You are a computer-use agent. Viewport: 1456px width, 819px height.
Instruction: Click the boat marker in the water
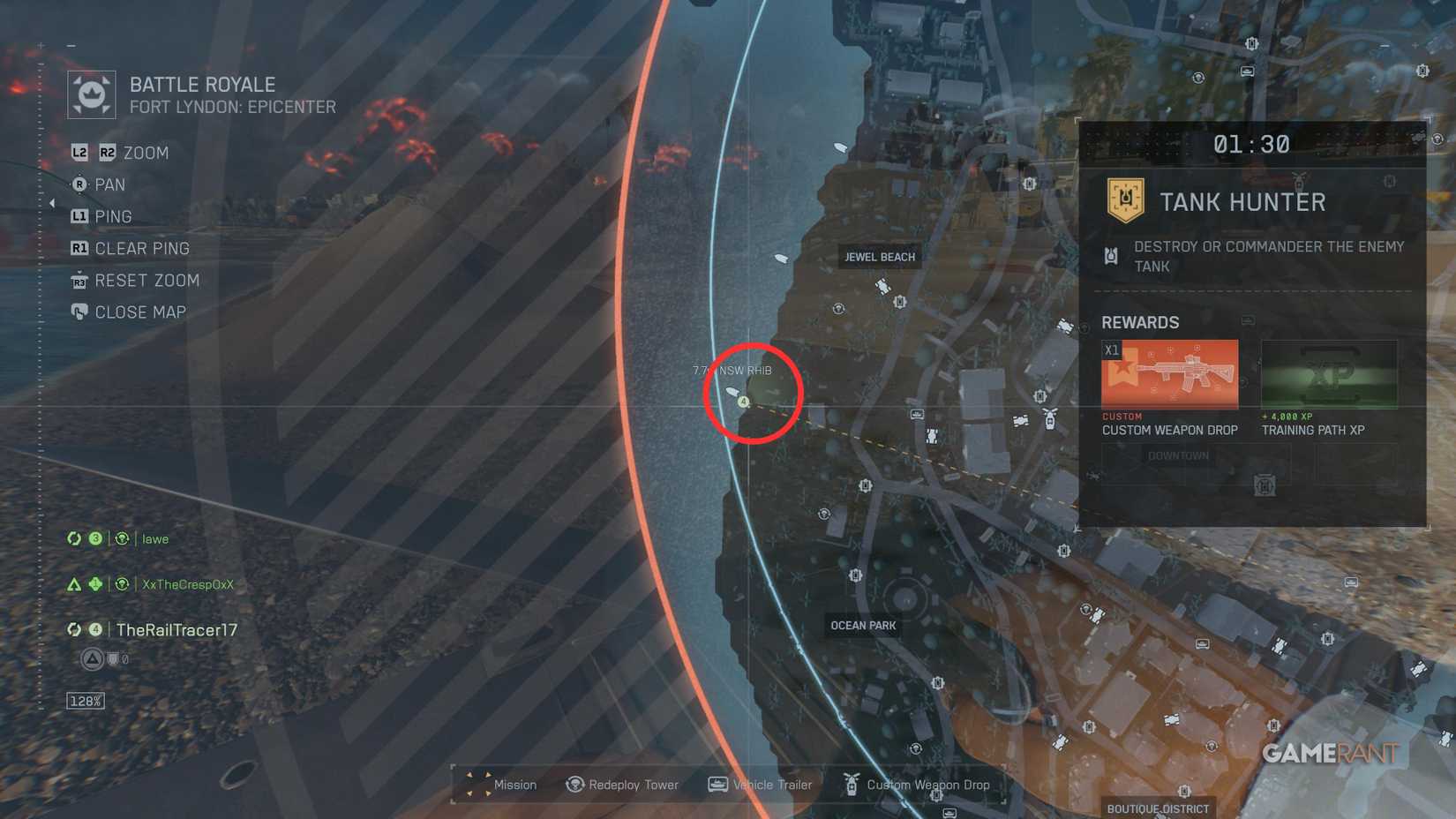coord(781,258)
